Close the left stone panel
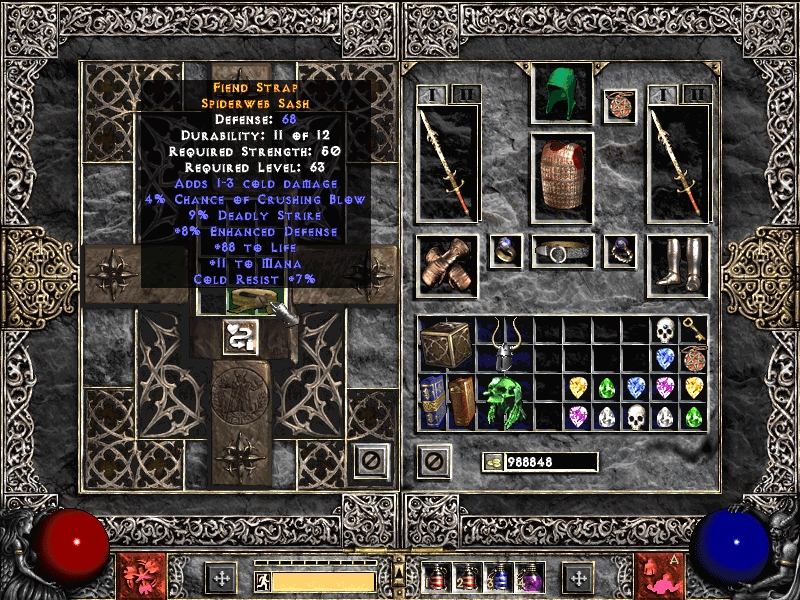This screenshot has width=800, height=600. point(371,460)
